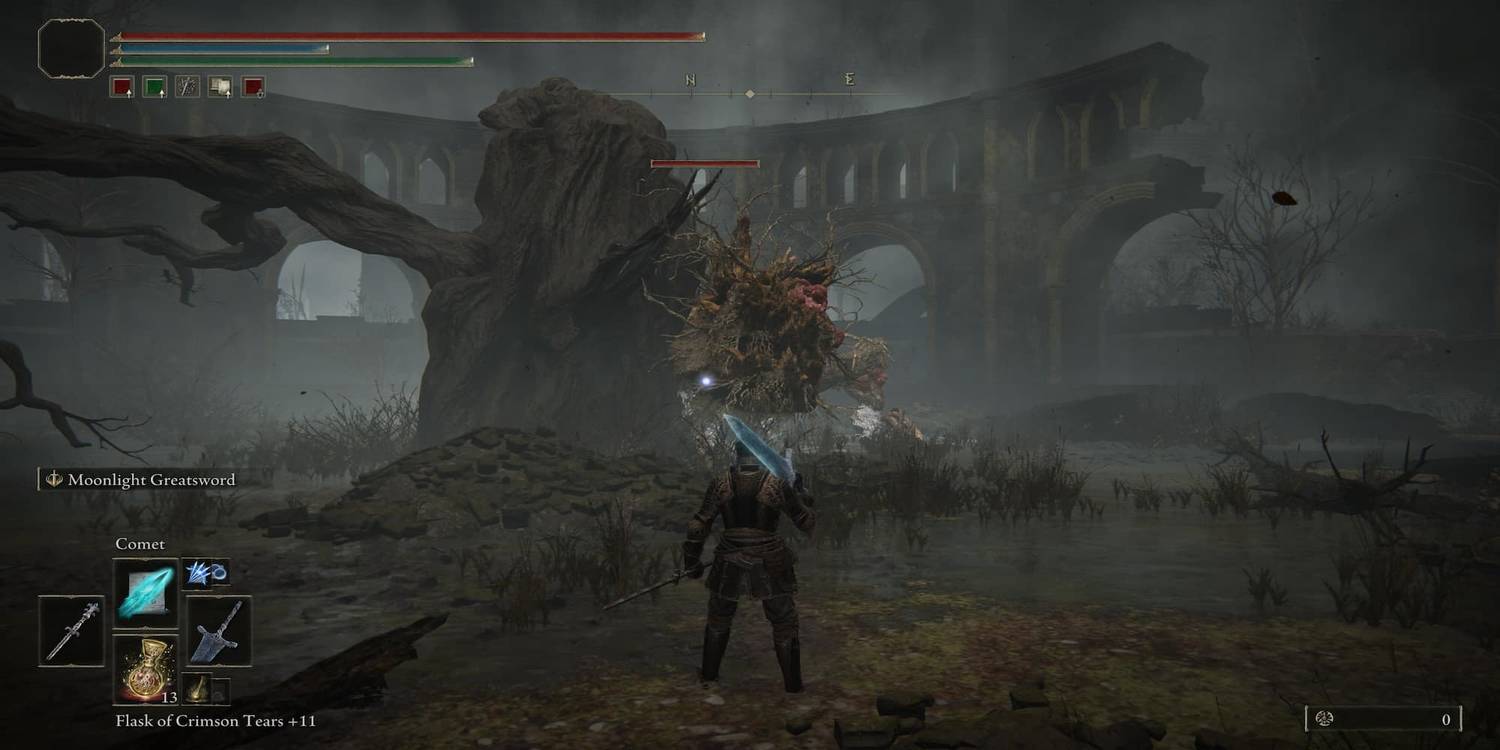Click the boss health bar
This screenshot has width=1500, height=750.
(x=704, y=163)
